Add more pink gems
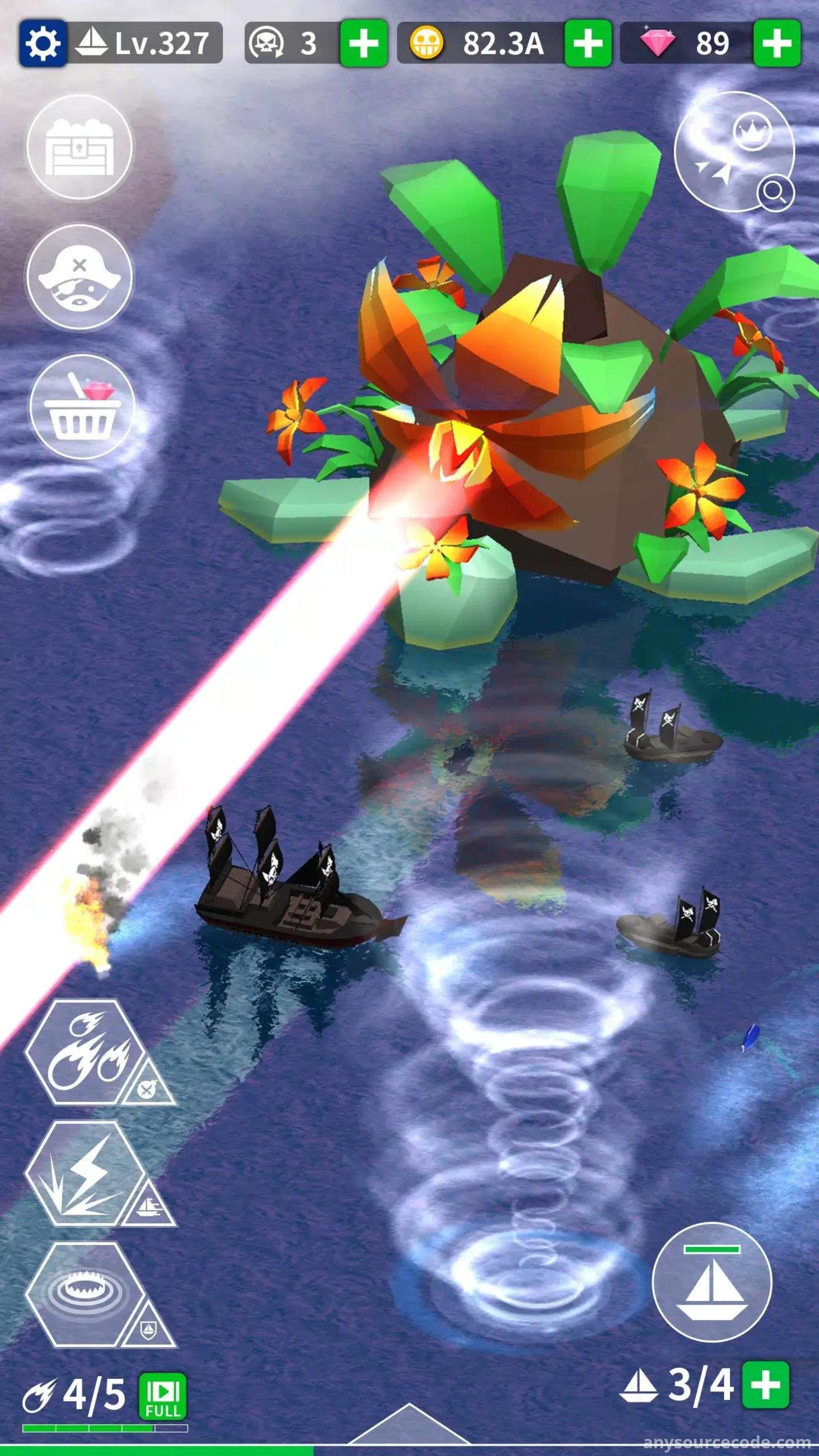Screen dimensions: 819x1456 [777, 43]
